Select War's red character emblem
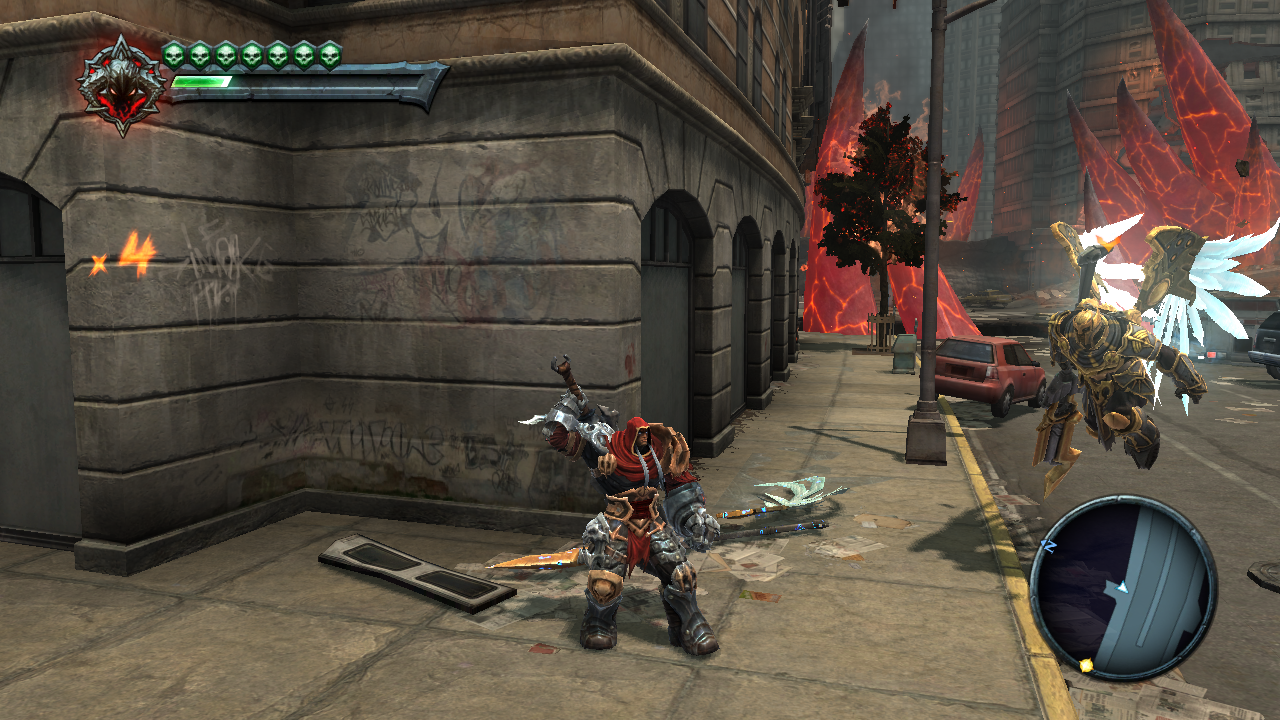Image resolution: width=1280 pixels, height=720 pixels. tap(122, 85)
